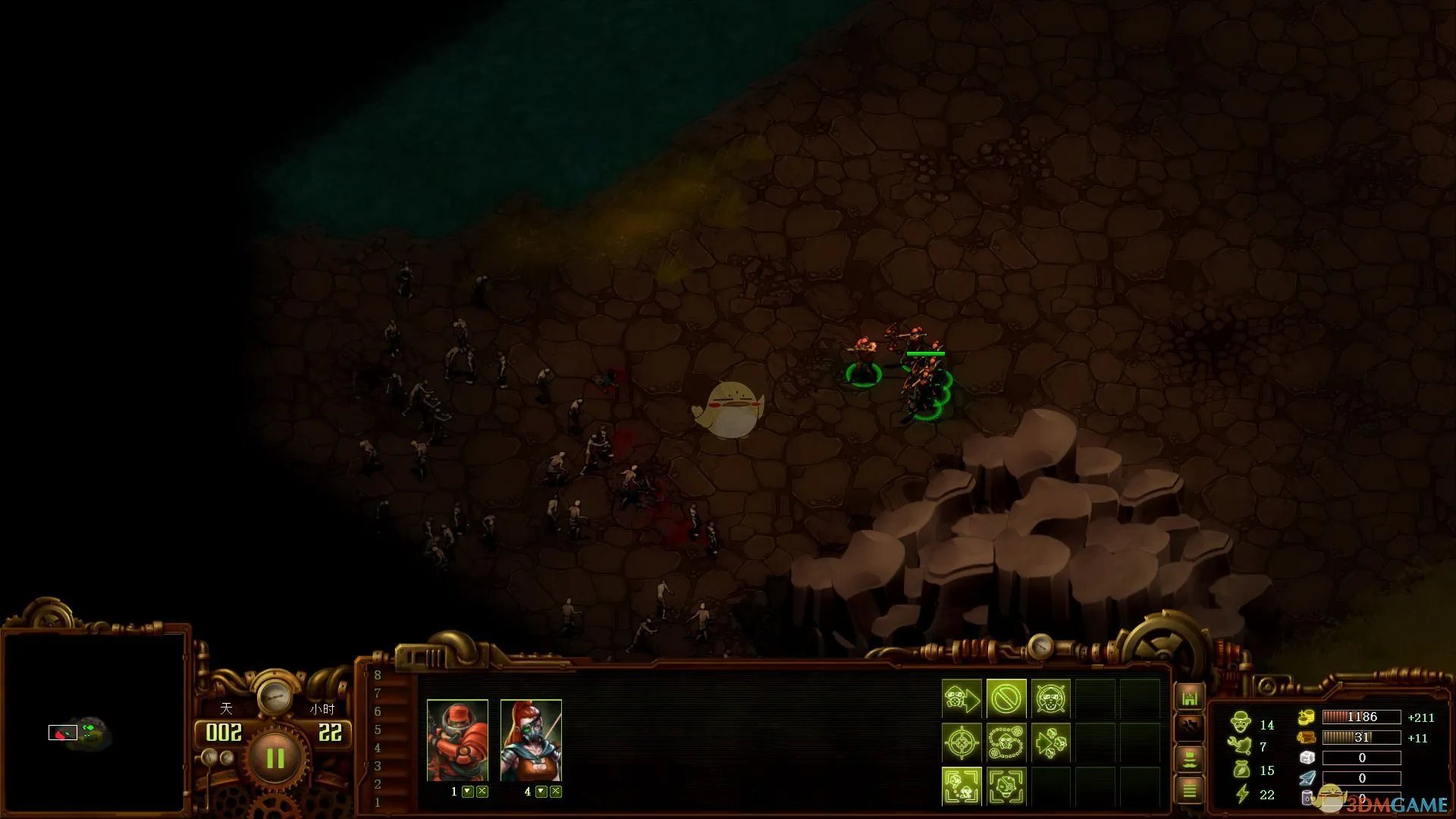Issue the stop command (crossed circle)

(x=1006, y=698)
